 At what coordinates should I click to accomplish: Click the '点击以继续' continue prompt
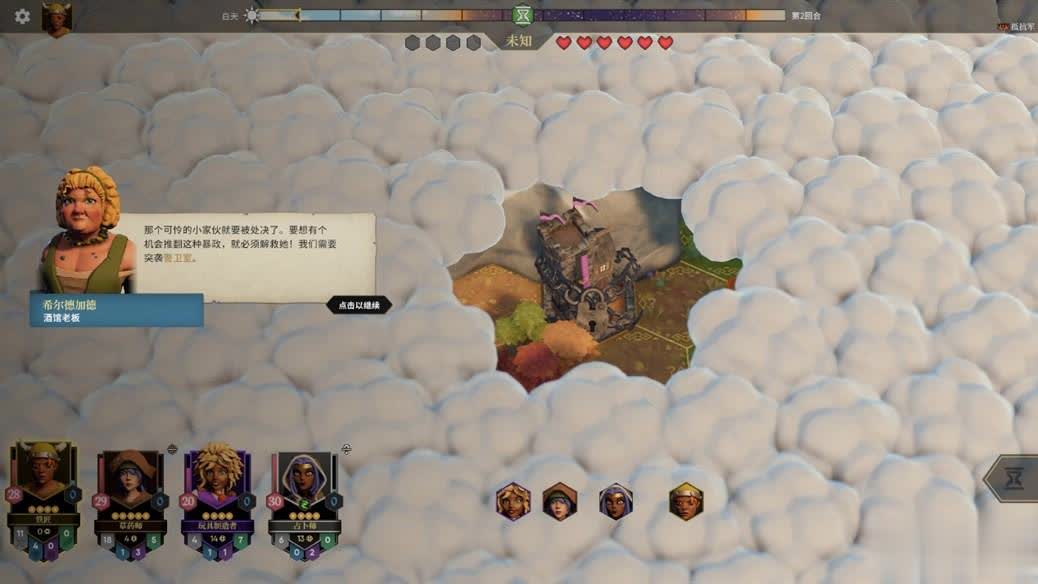point(359,305)
